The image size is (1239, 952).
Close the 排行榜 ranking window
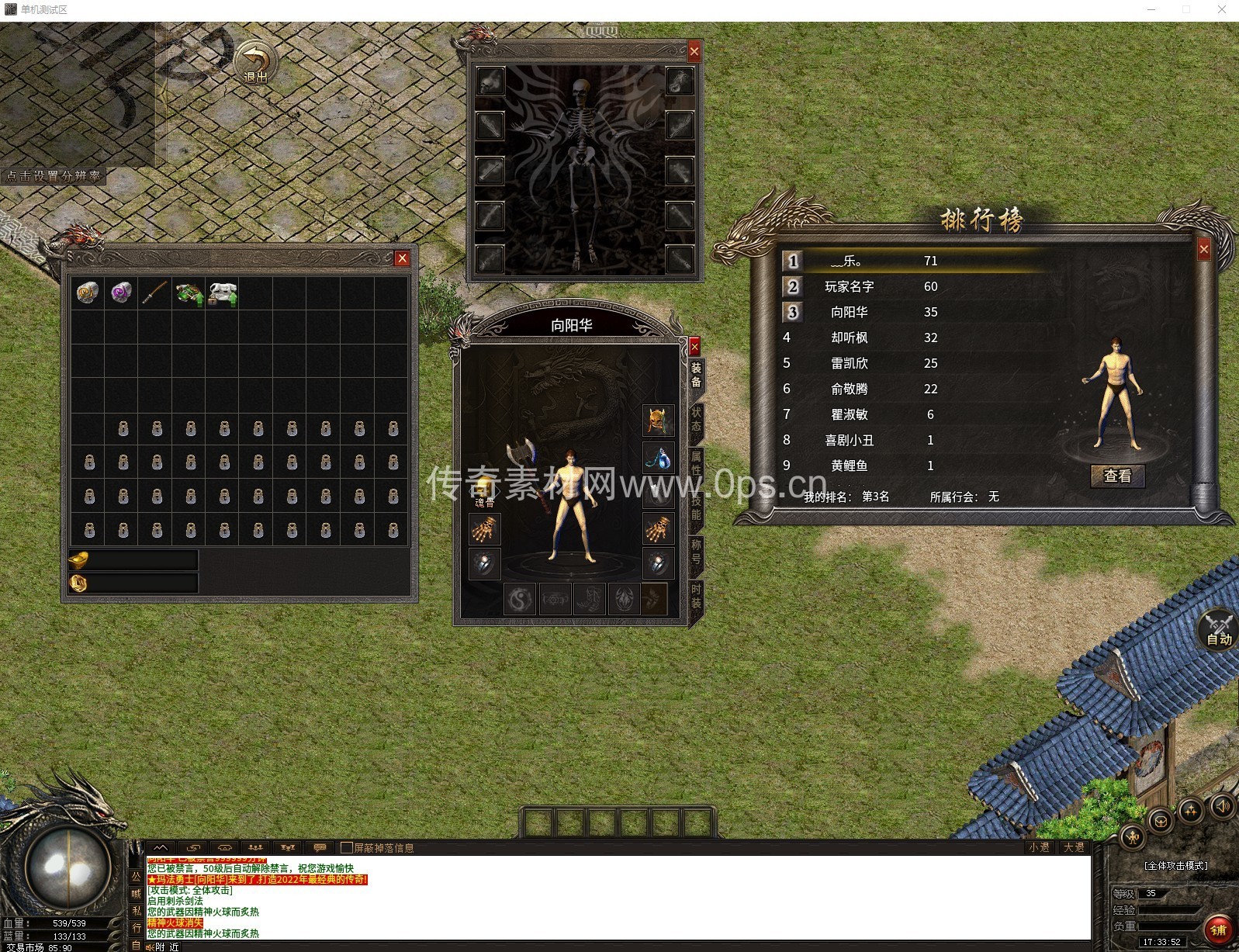pos(1203,249)
